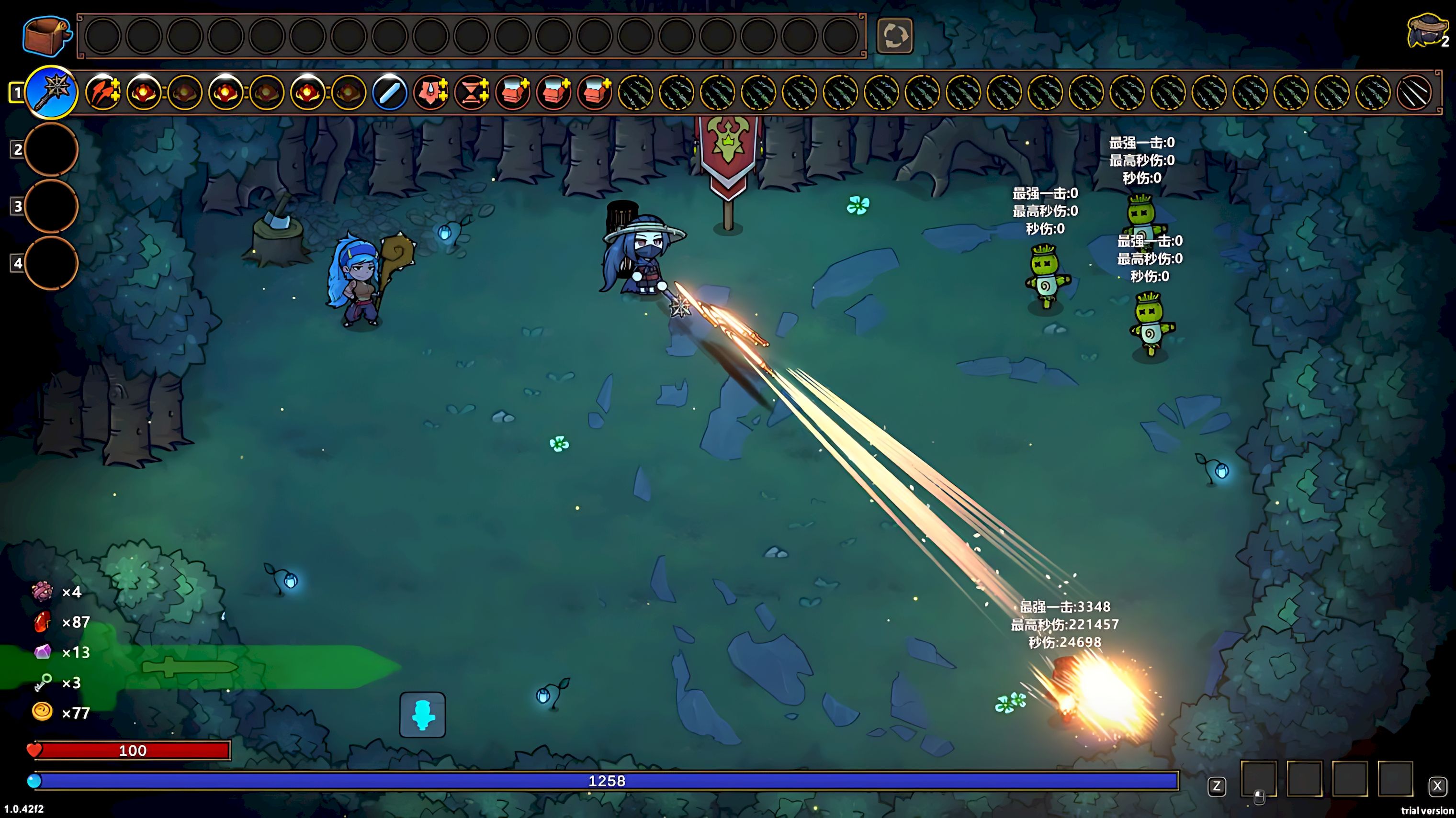
Task: Select the white triple-streak spell at bar's end
Action: click(x=1414, y=92)
